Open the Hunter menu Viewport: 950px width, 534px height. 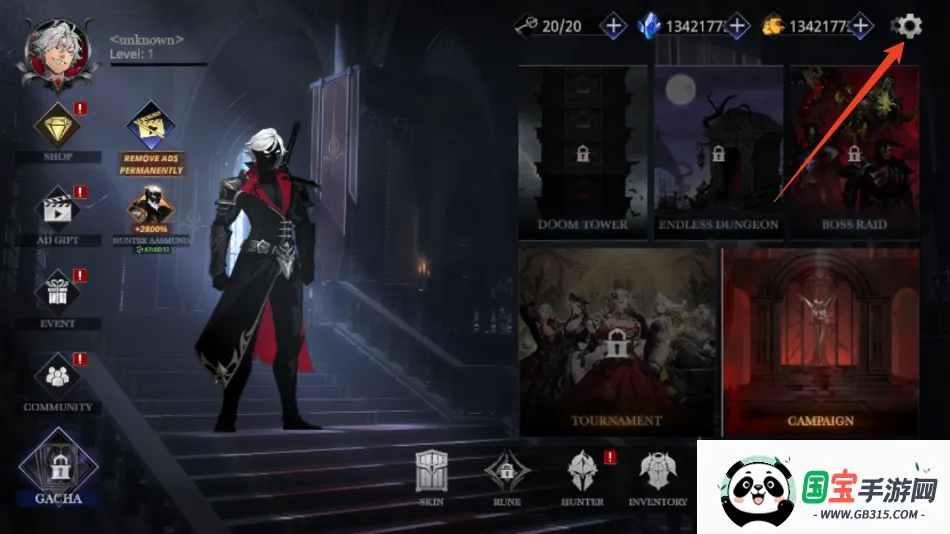582,478
